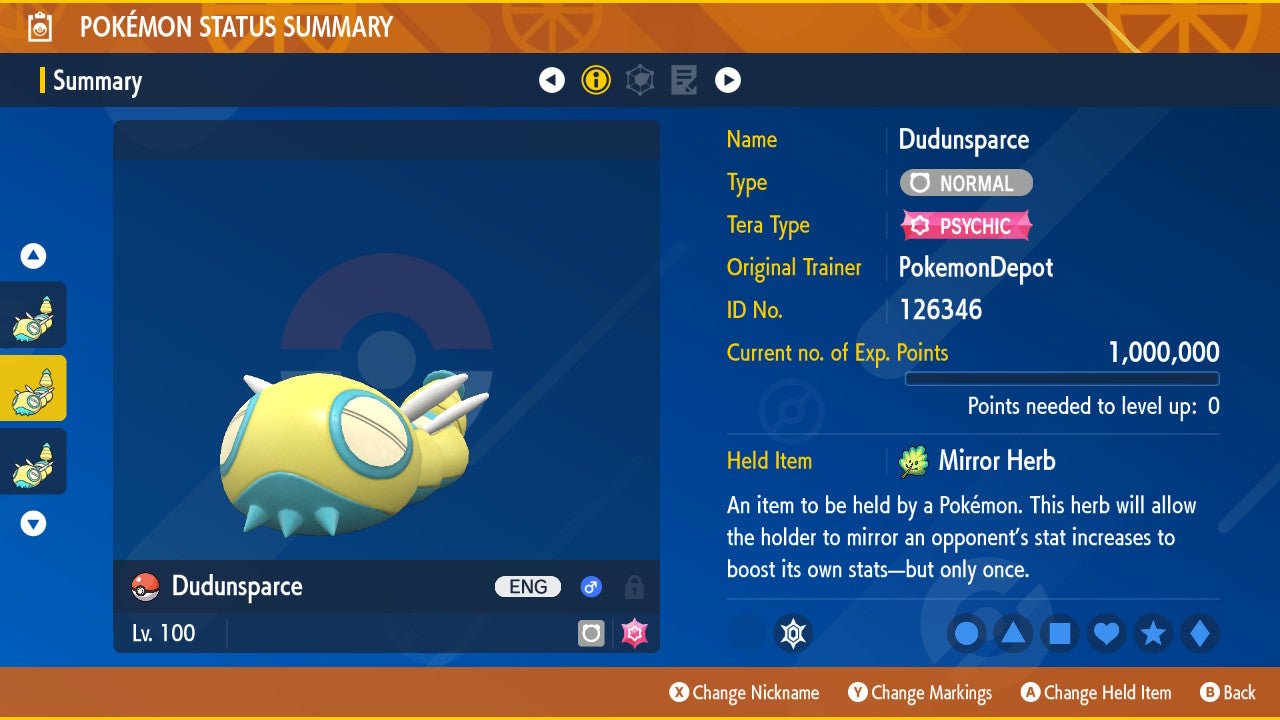Image resolution: width=1280 pixels, height=720 pixels.
Task: Go to the previous summary page arrow
Action: point(552,80)
